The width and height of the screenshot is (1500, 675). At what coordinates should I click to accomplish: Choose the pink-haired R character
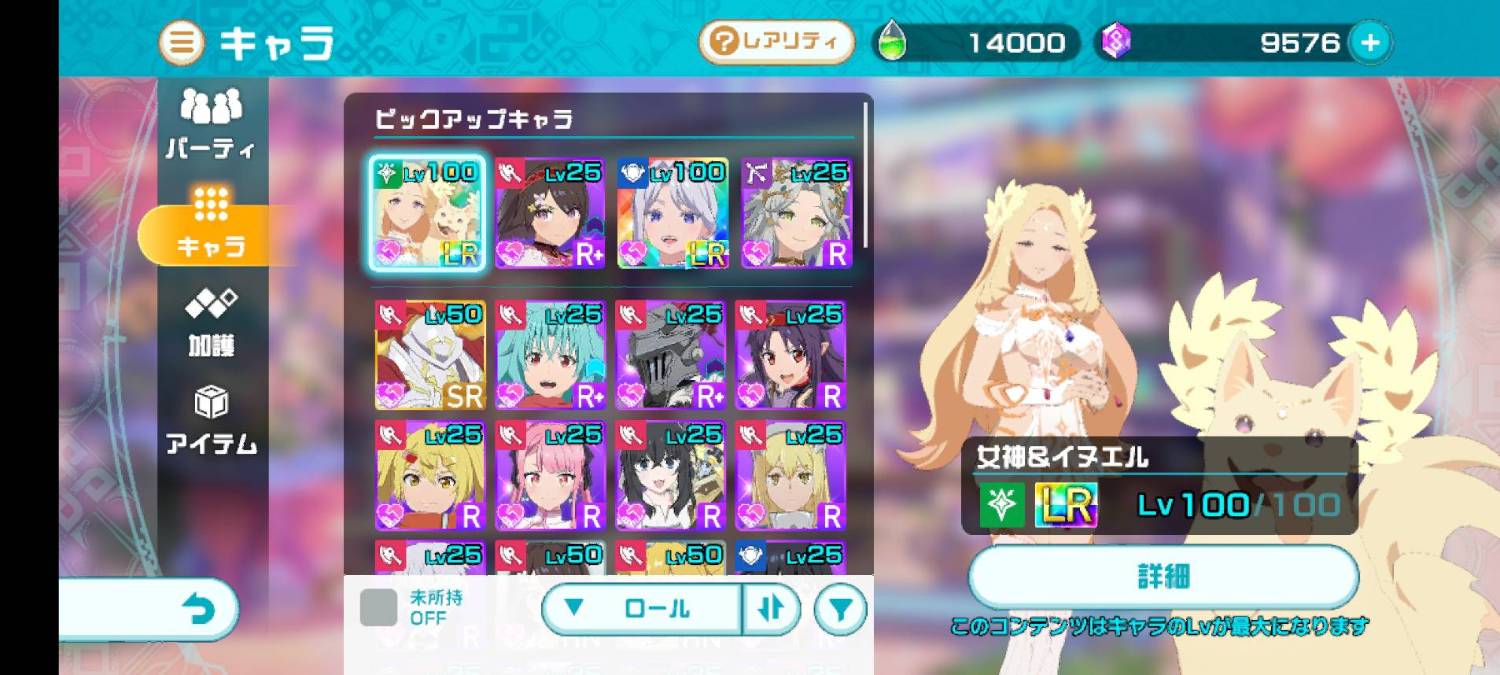(550, 475)
